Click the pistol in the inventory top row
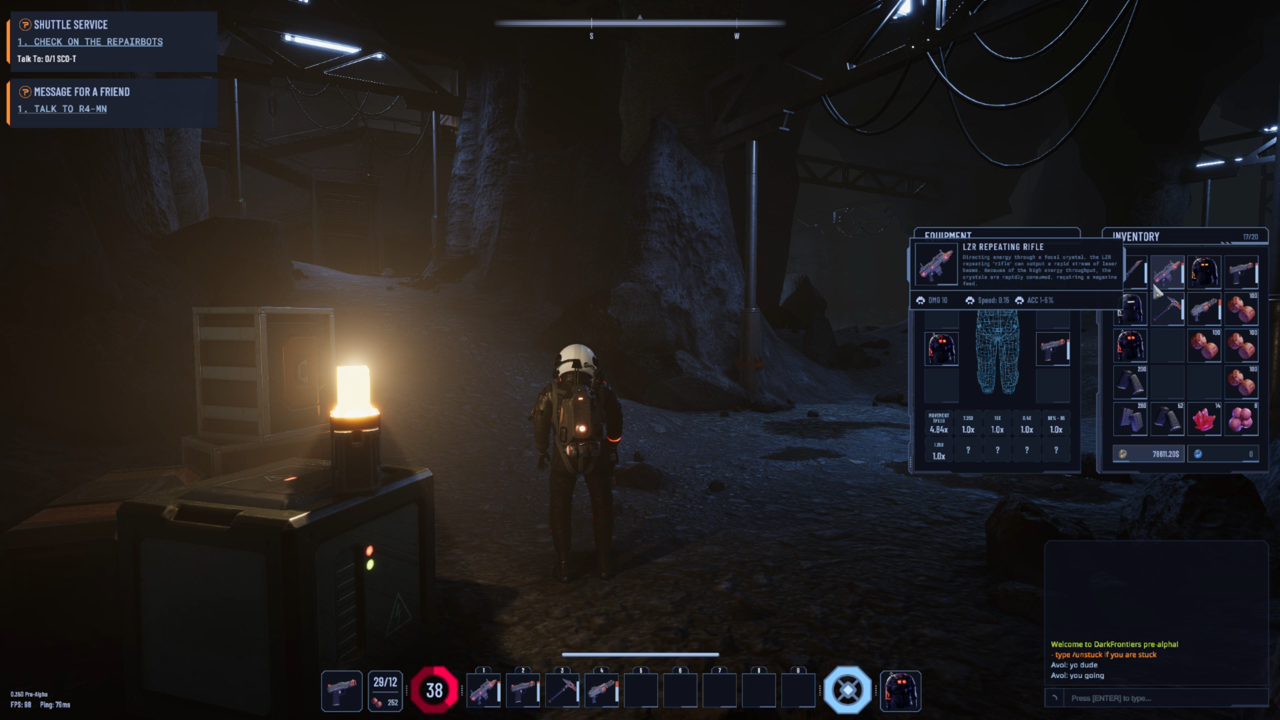 tap(1241, 272)
